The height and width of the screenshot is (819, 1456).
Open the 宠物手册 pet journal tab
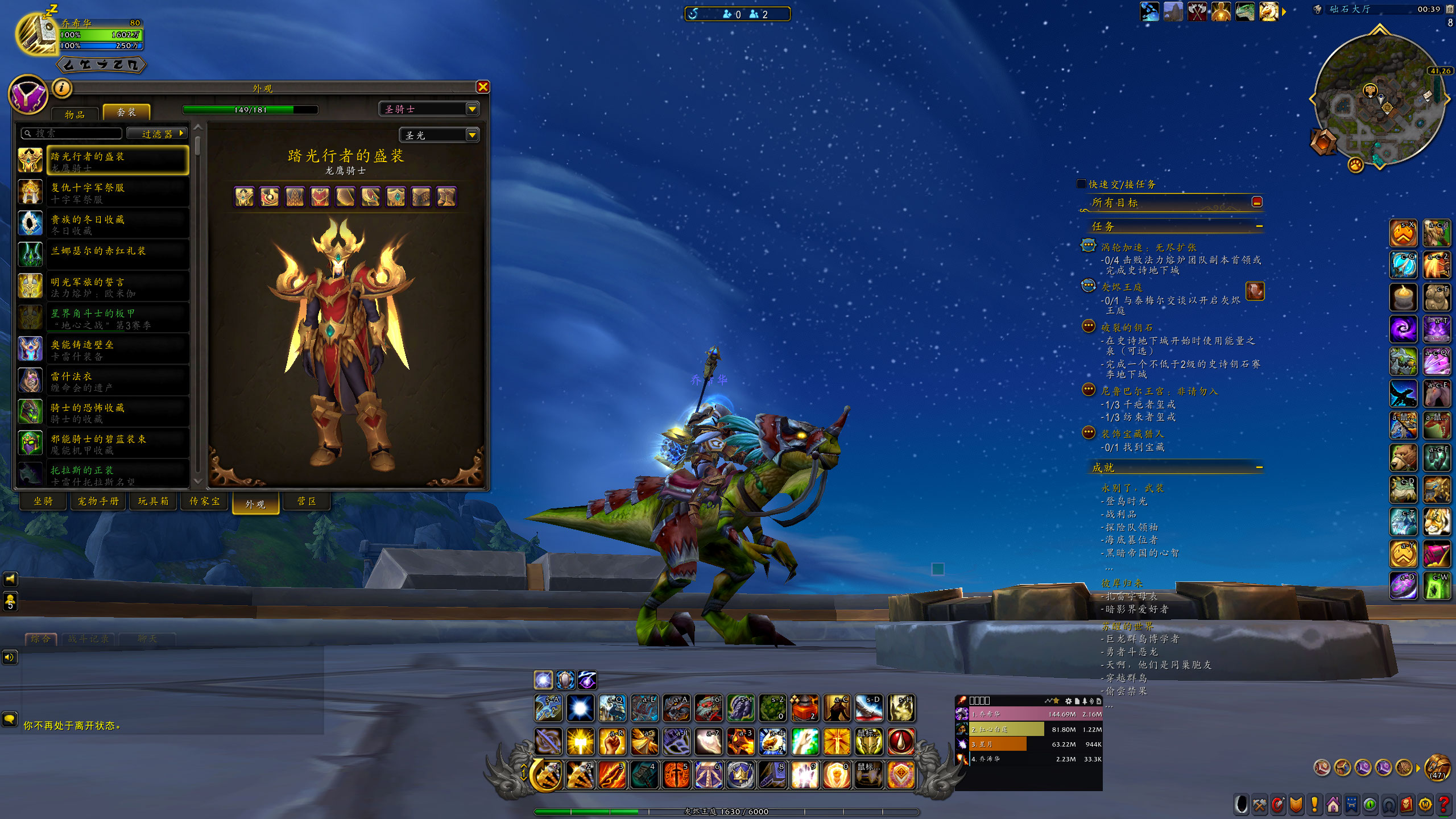[x=98, y=501]
